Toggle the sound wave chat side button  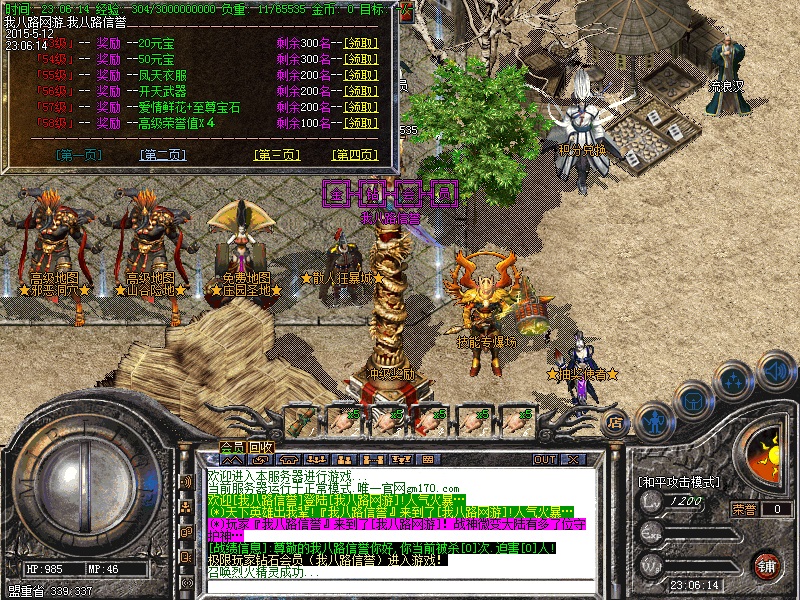(x=186, y=481)
